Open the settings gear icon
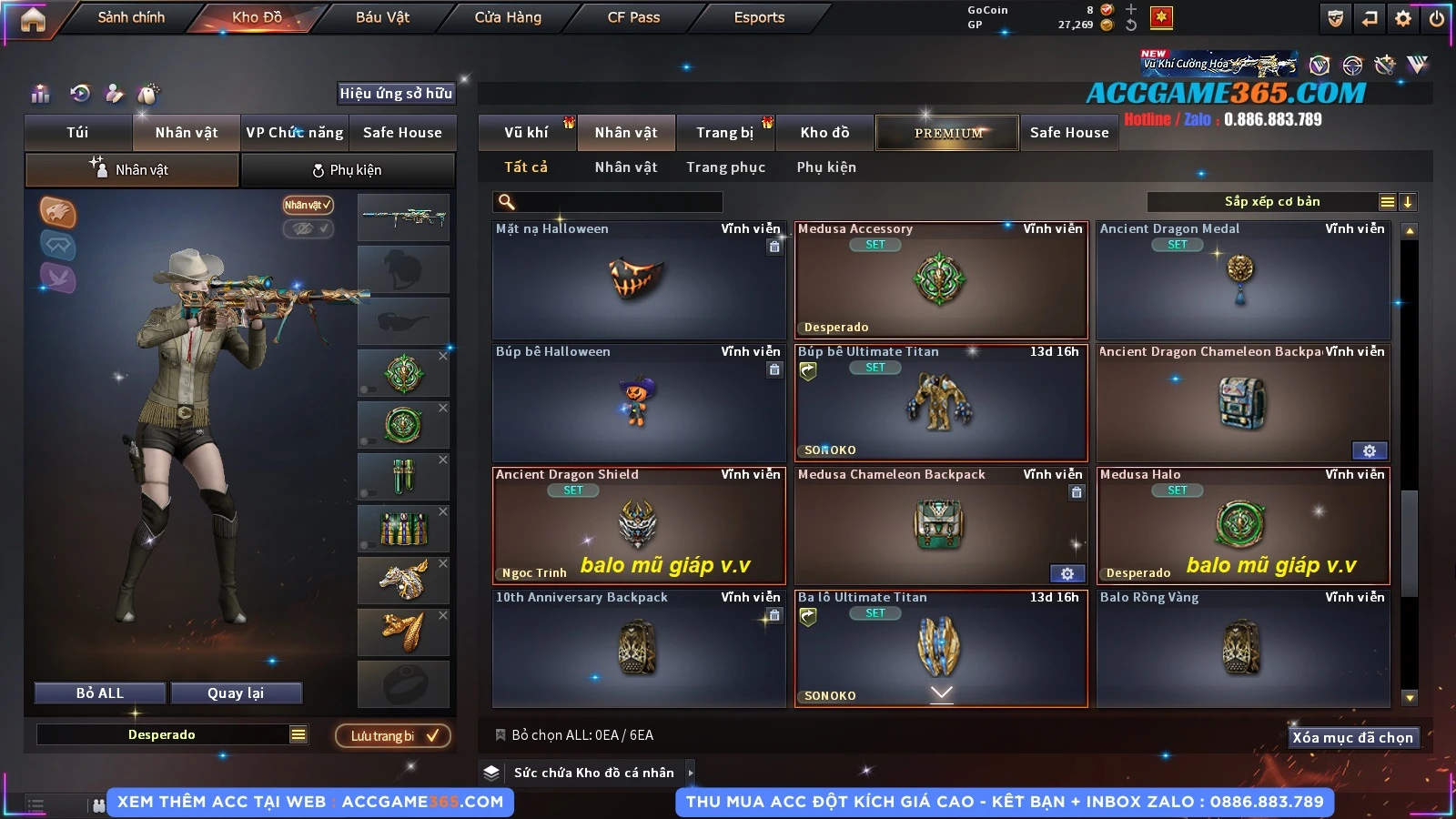This screenshot has height=819, width=1456. point(1403,18)
